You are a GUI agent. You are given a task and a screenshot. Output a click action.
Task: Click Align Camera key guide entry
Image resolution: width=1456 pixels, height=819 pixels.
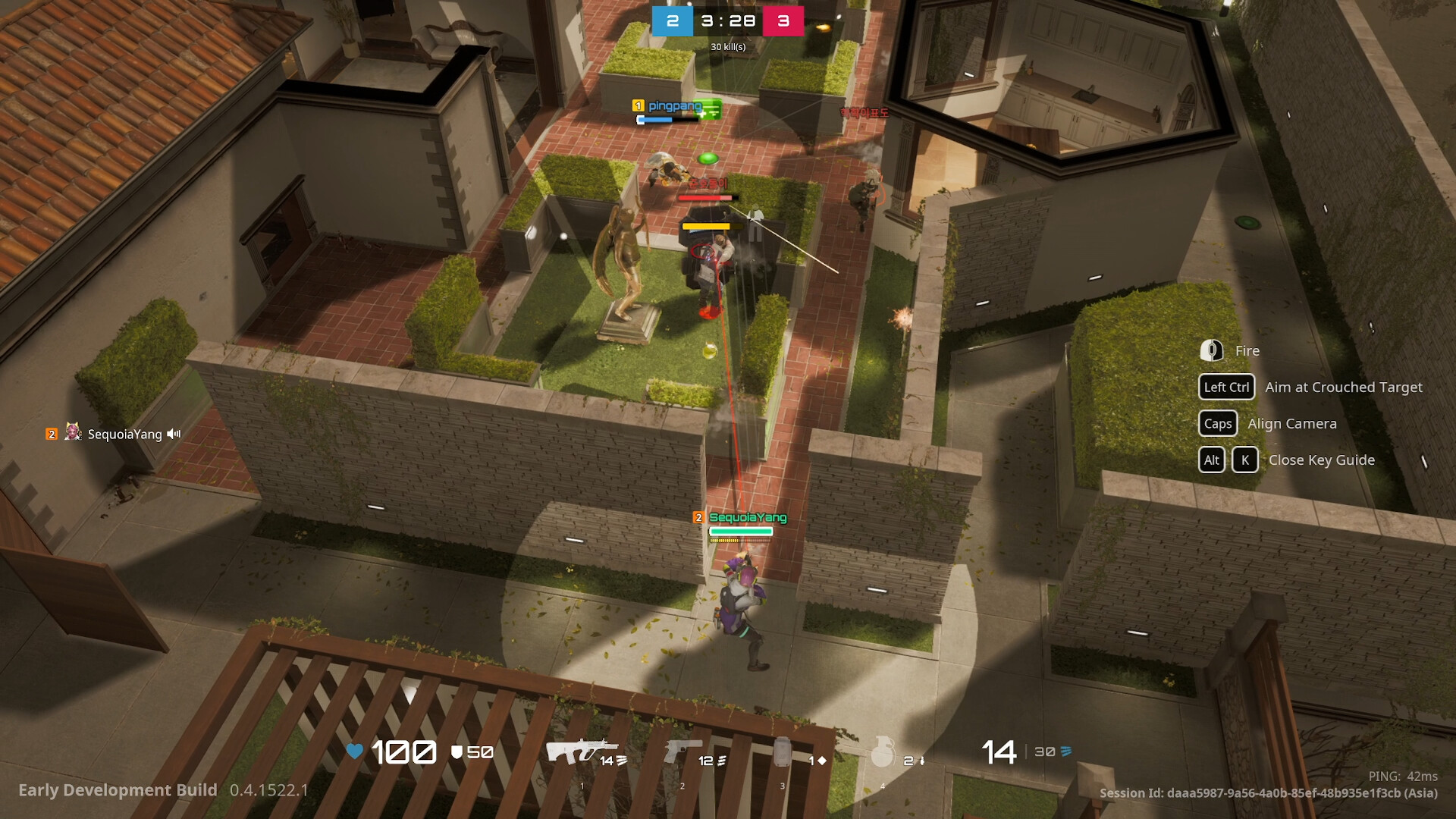[1291, 424]
